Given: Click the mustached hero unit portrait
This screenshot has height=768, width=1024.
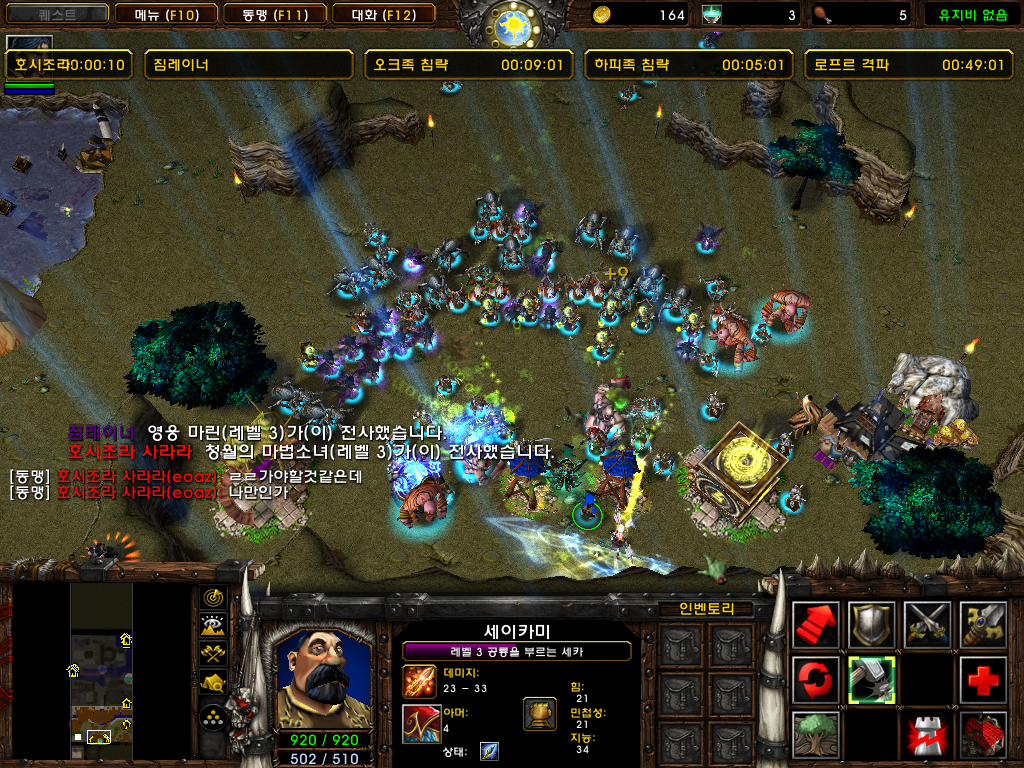Looking at the screenshot, I should pyautogui.click(x=316, y=678).
